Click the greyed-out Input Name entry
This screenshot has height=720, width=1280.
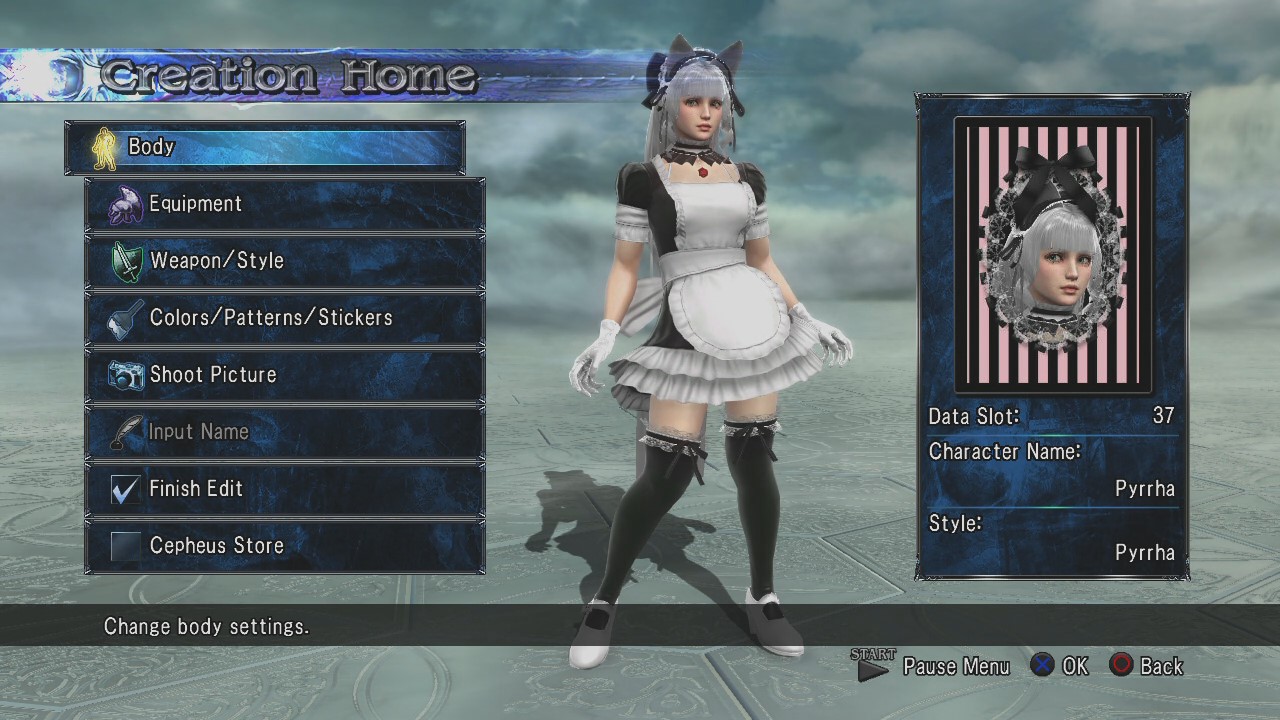click(x=285, y=432)
